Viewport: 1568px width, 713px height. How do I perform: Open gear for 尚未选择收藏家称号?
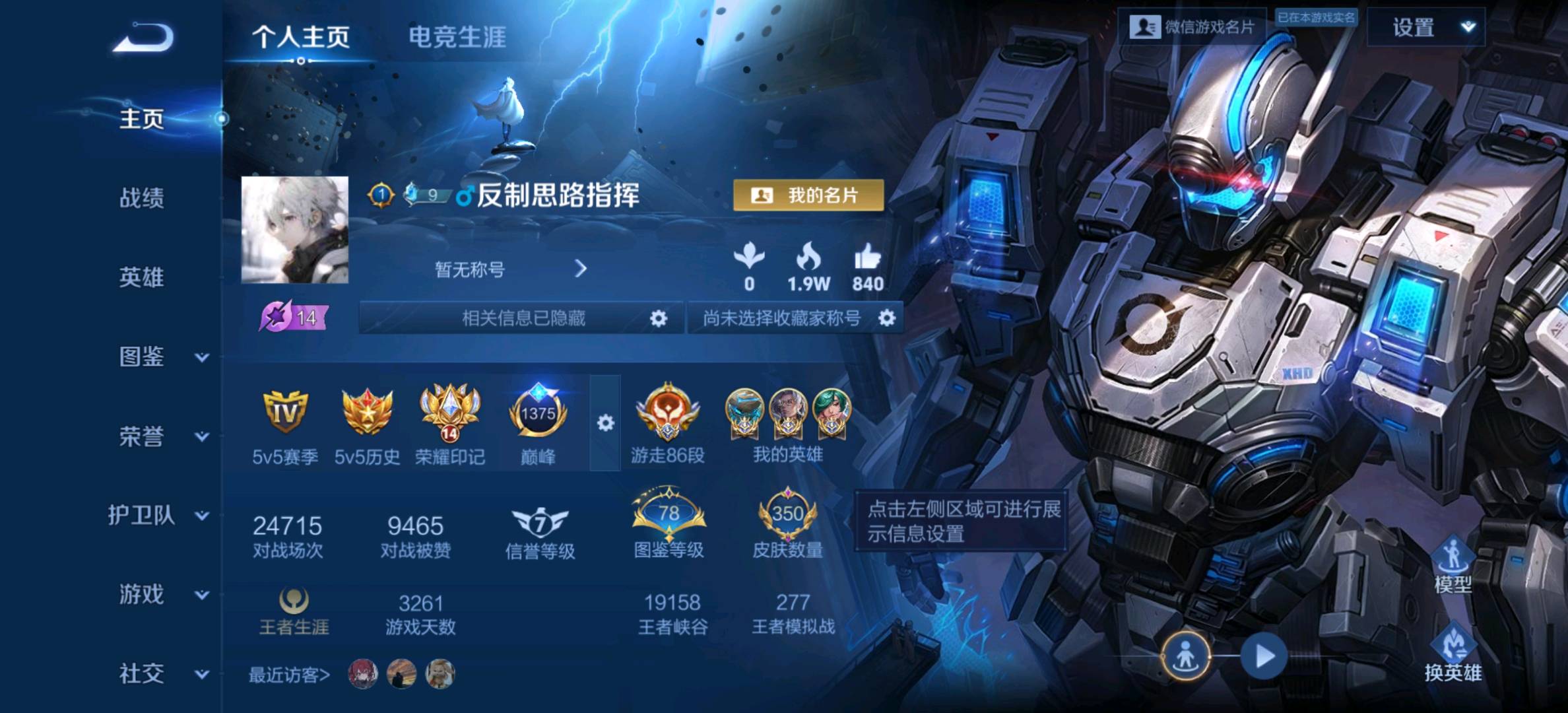tap(888, 318)
